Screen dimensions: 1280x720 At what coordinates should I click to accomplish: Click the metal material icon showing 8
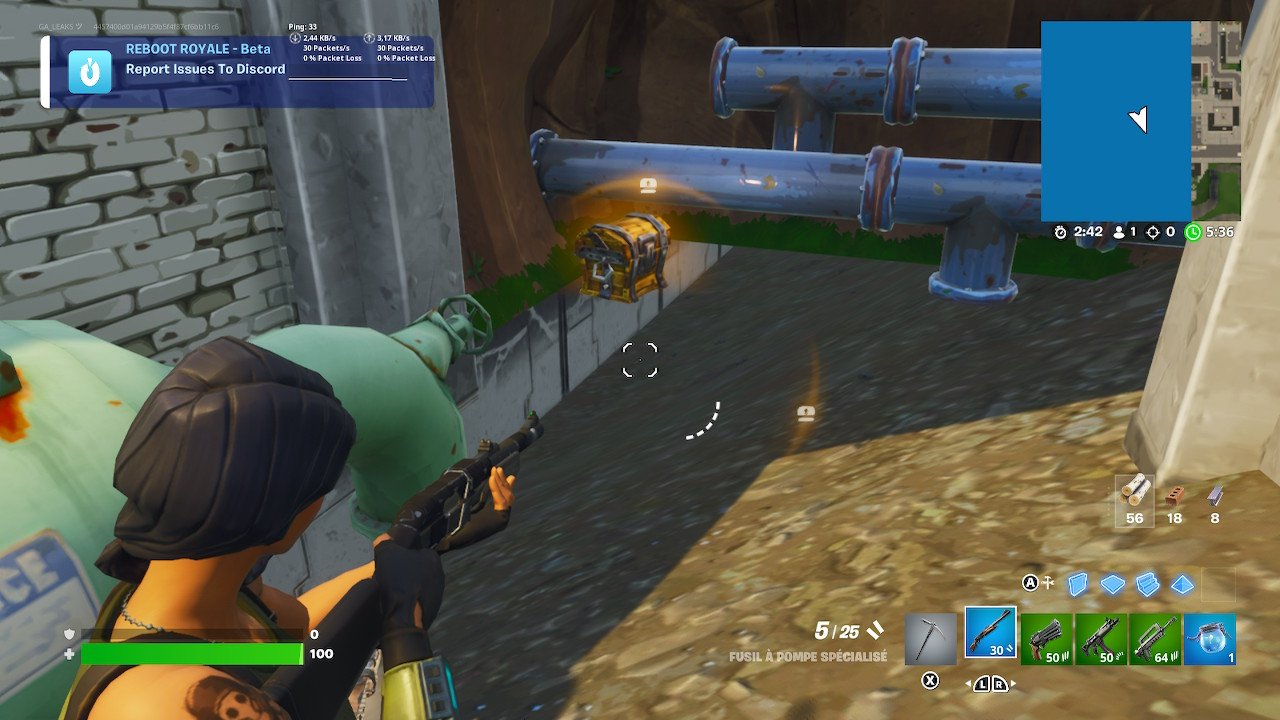pos(1213,497)
